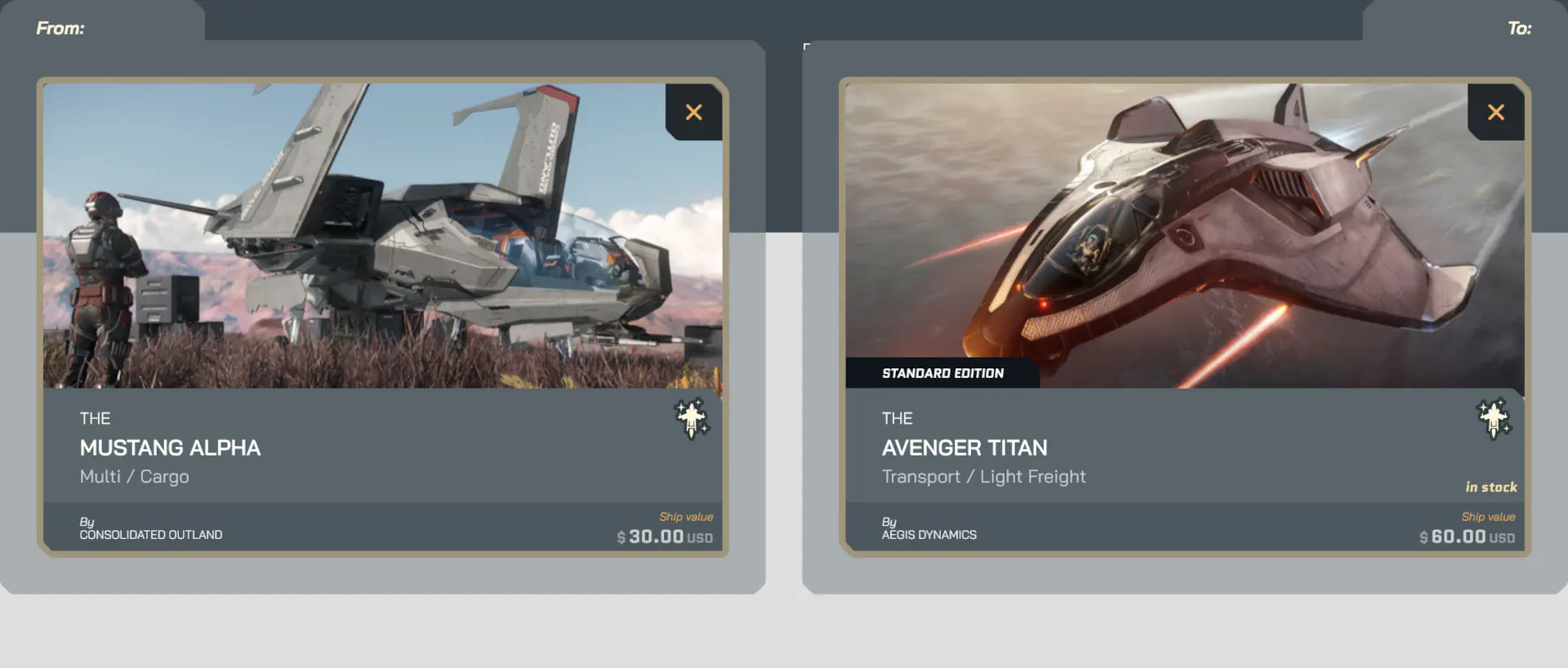Remove the Mustang Alpha from selection
1568x668 pixels.
coord(693,113)
